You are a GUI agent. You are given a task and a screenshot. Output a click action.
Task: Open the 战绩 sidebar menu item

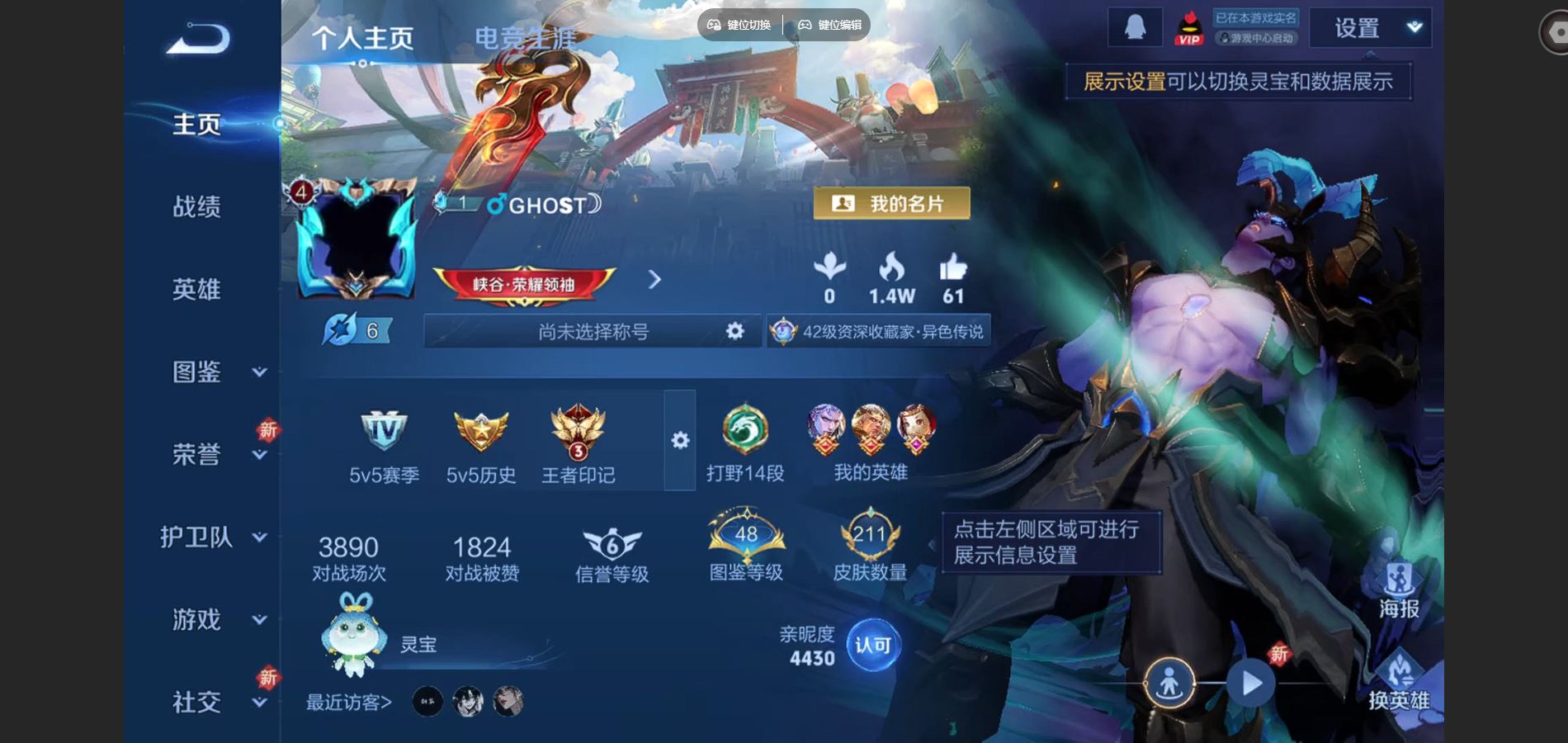(x=198, y=208)
